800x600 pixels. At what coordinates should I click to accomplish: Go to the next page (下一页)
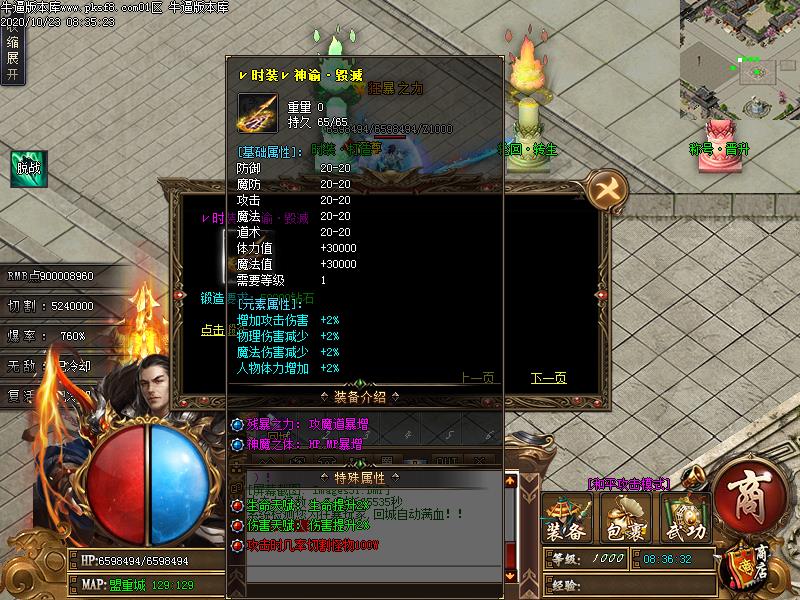[548, 378]
